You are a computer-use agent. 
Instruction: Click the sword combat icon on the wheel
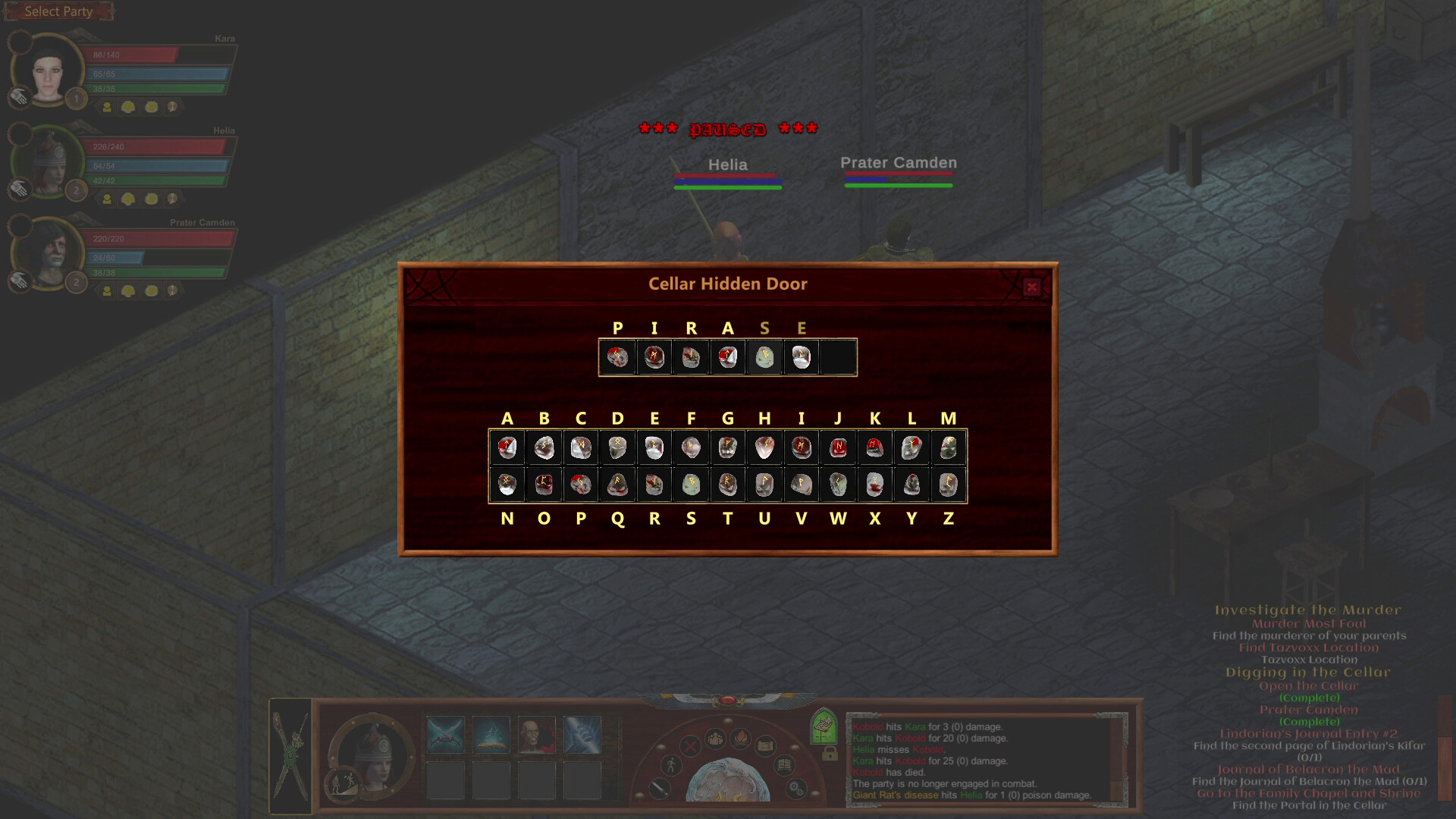(658, 789)
